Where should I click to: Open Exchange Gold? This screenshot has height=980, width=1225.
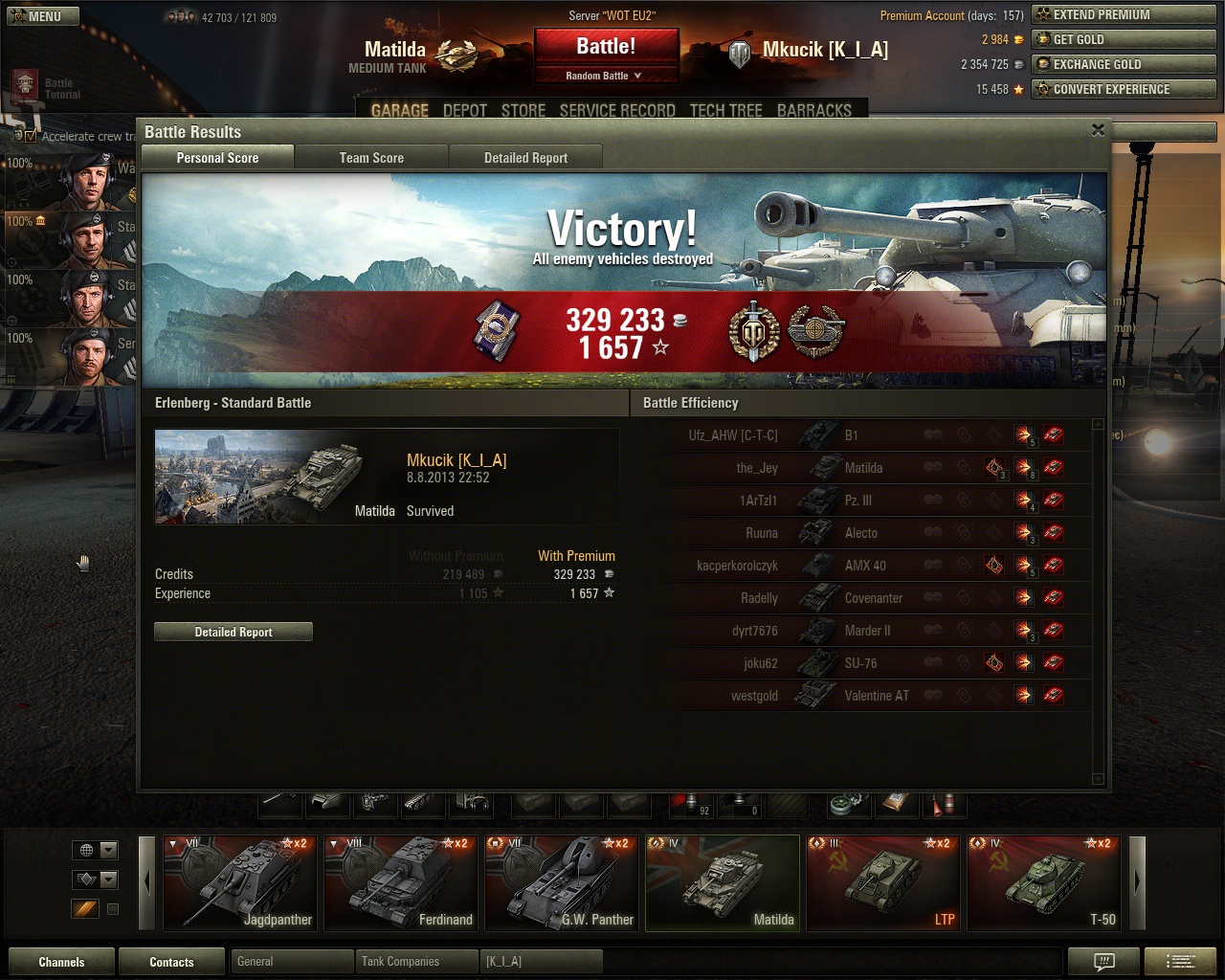click(x=1124, y=64)
